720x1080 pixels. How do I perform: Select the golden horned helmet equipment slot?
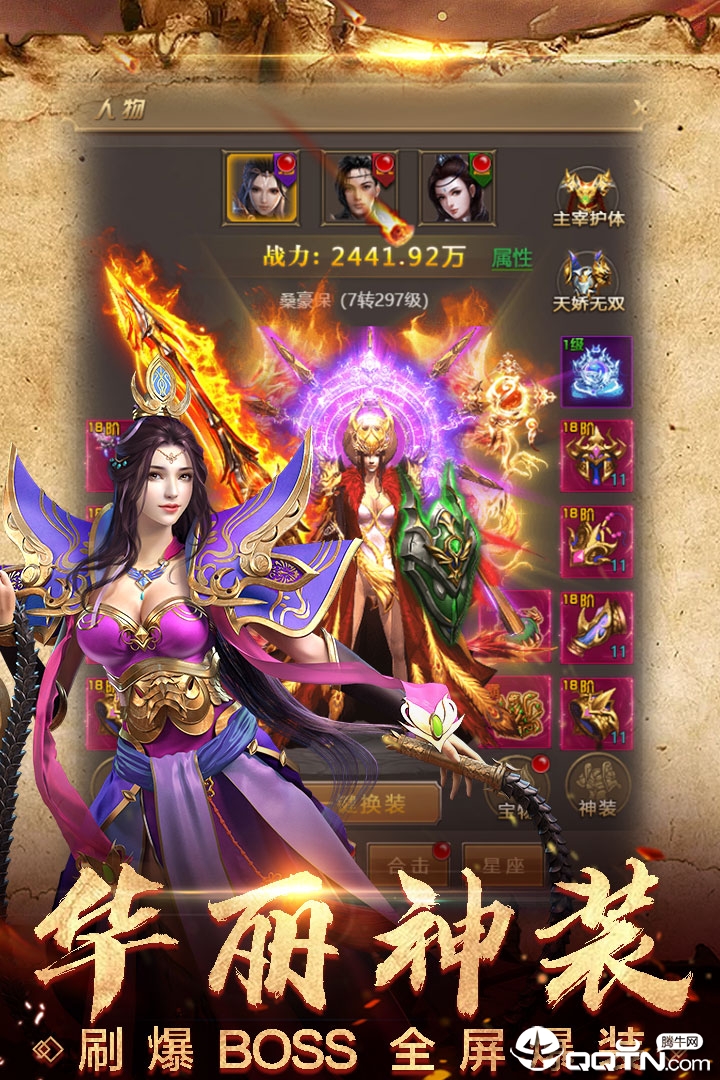(x=596, y=456)
